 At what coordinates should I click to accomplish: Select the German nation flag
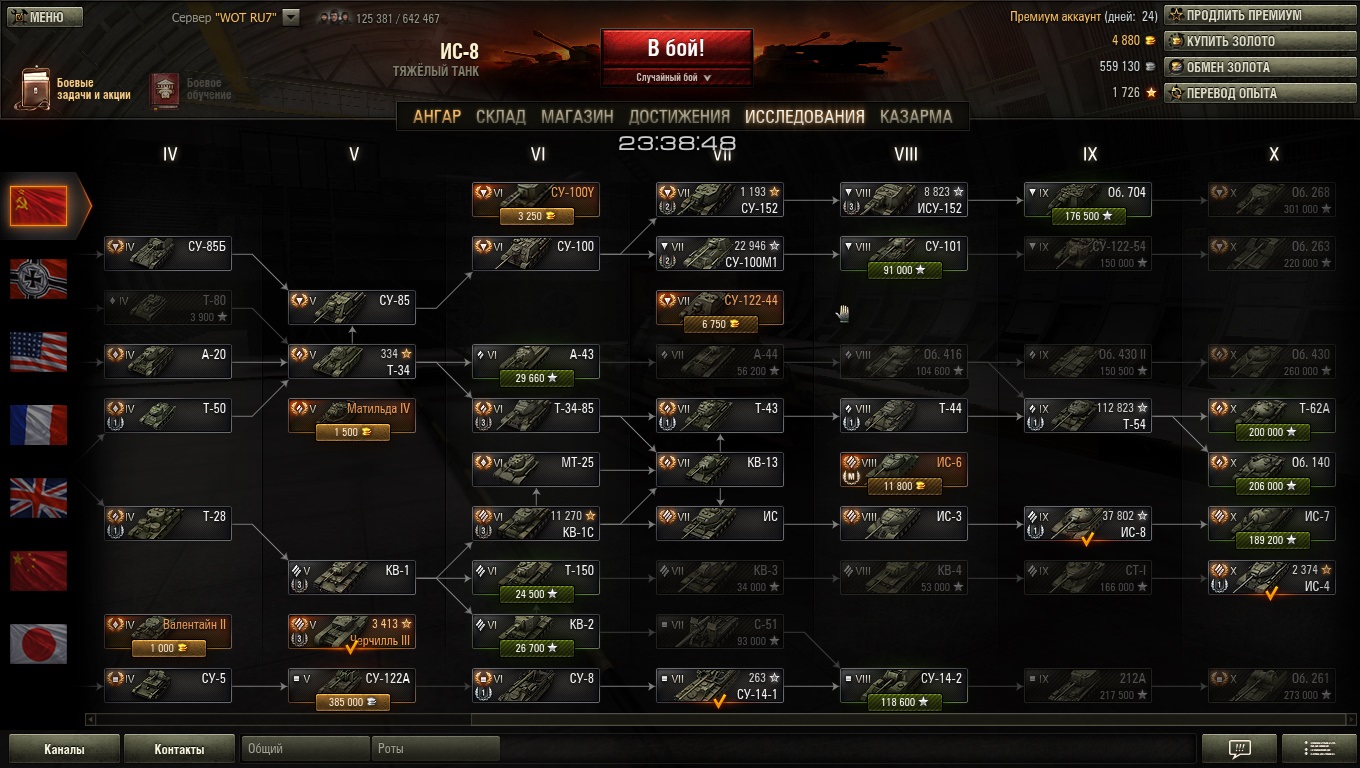tap(39, 279)
